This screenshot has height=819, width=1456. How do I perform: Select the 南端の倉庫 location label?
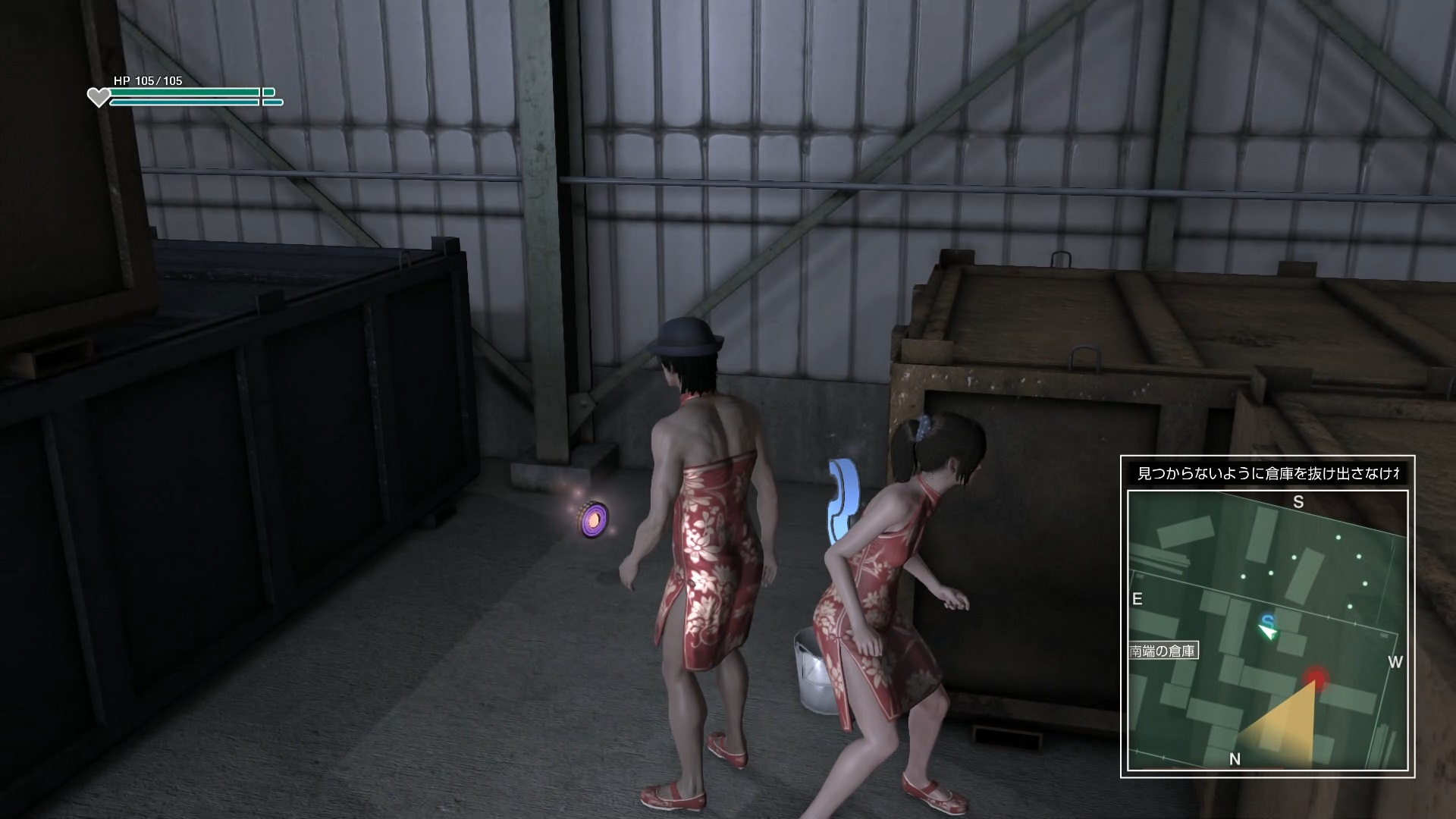[1163, 651]
